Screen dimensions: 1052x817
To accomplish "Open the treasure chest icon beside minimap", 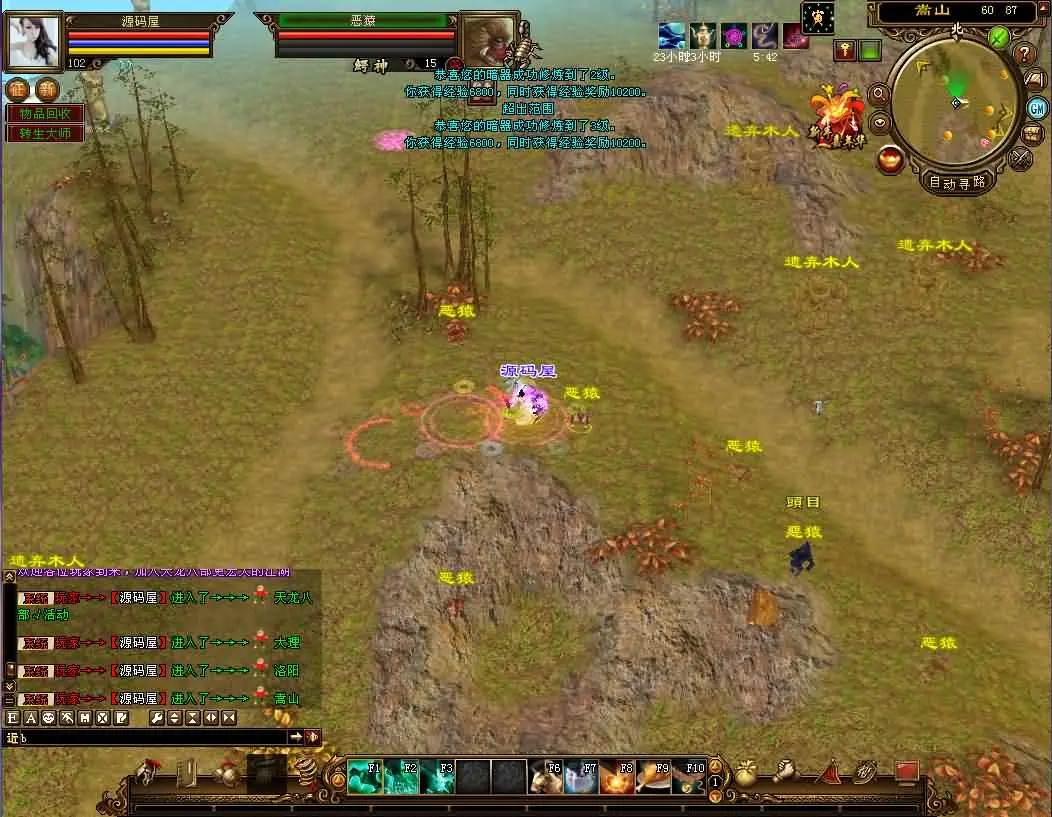I will click(x=1033, y=133).
